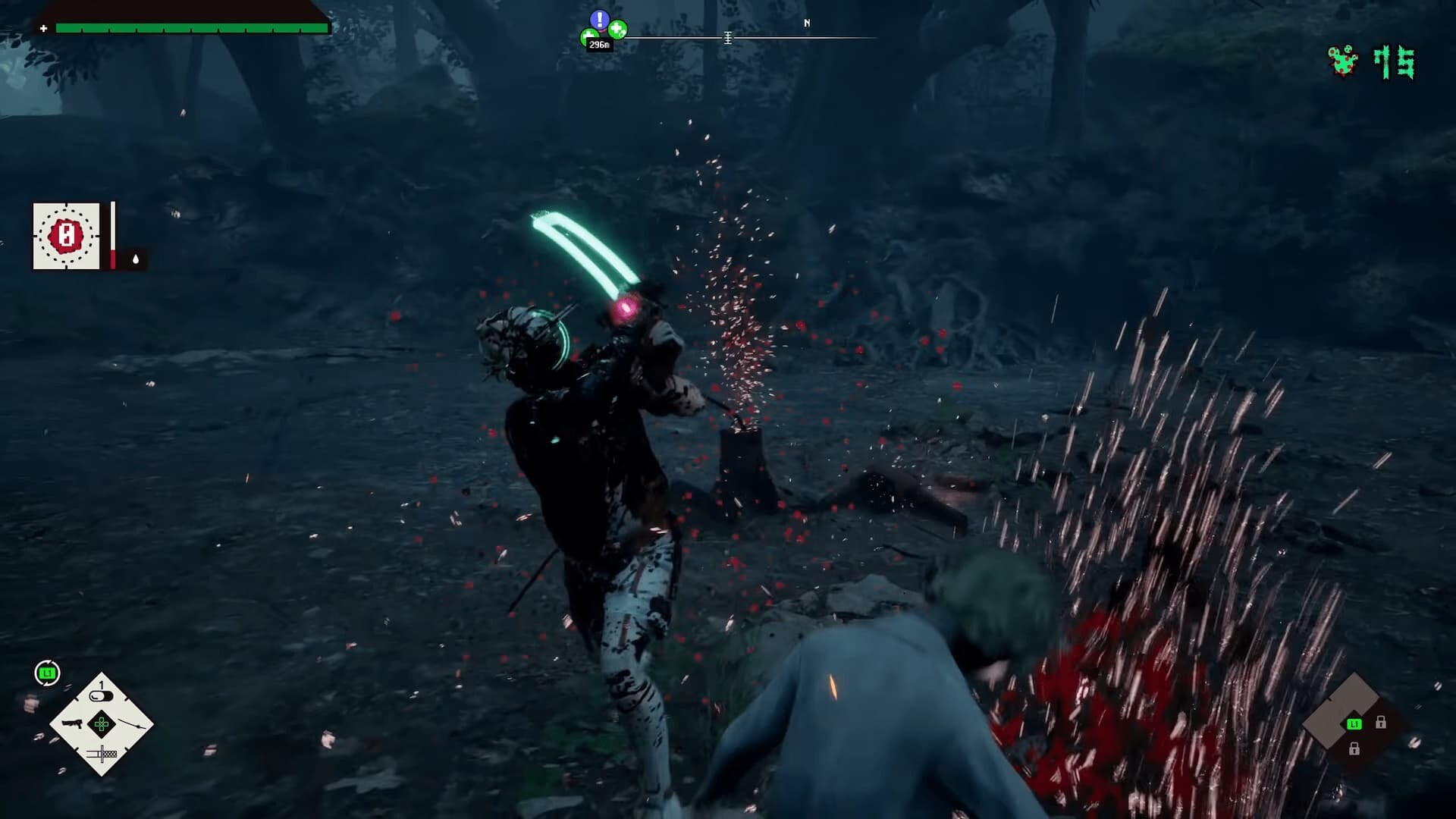Activate the red blood emblem icon
The image size is (1456, 819).
(66, 236)
